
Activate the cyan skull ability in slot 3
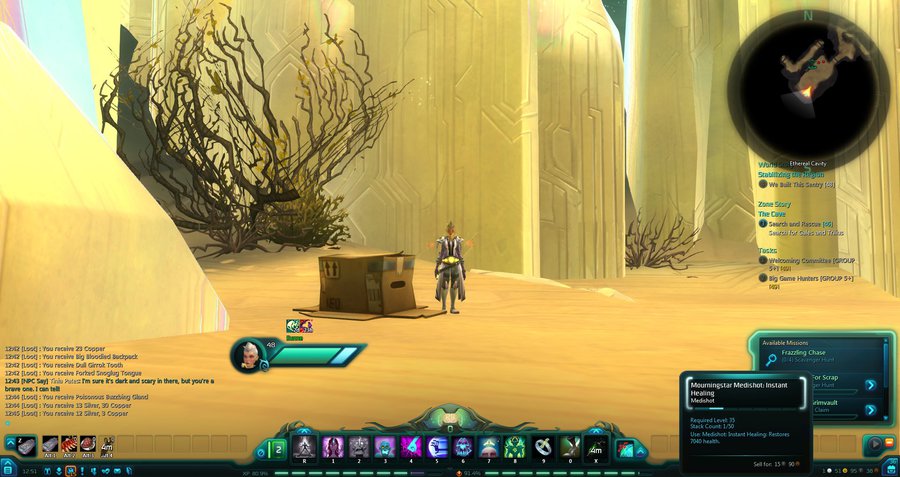pyautogui.click(x=384, y=446)
